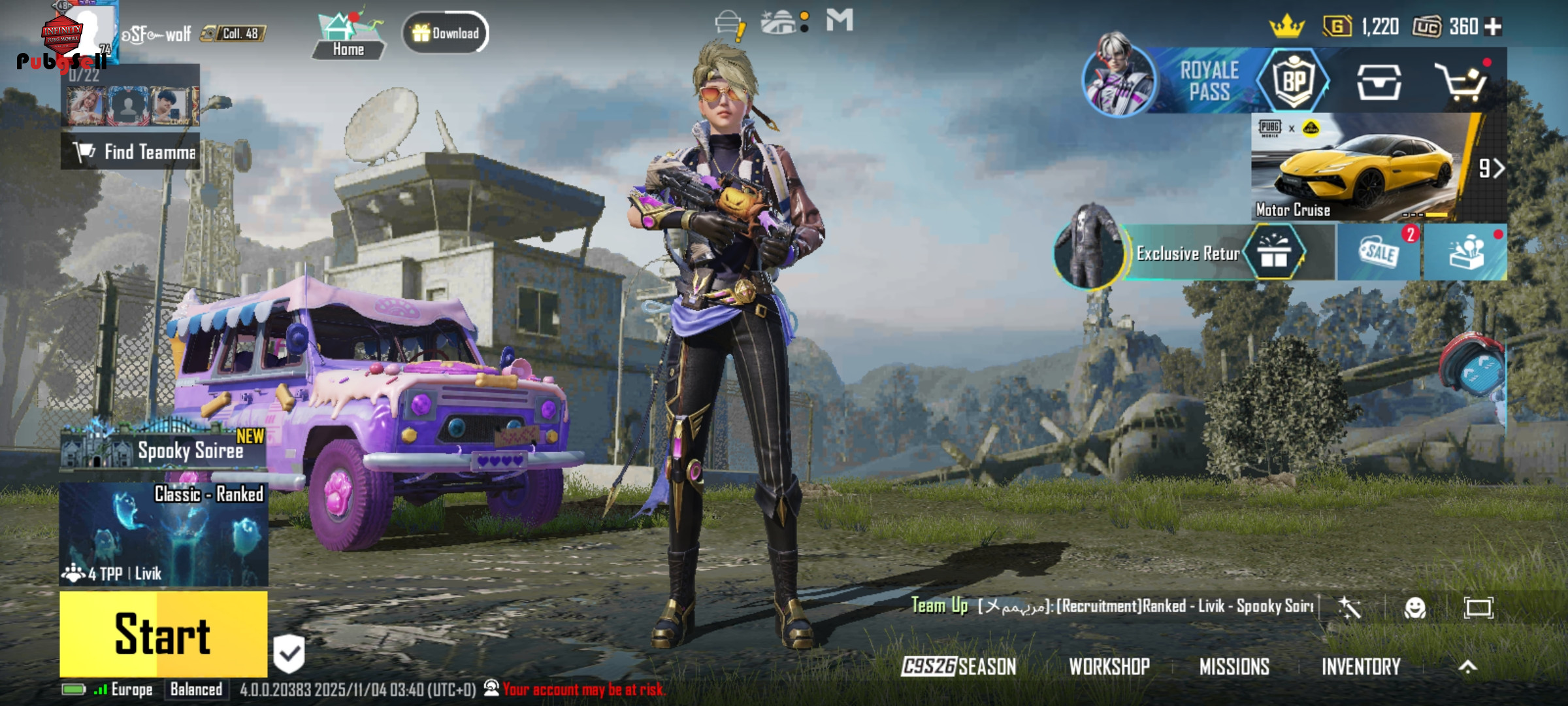1568x706 pixels.
Task: Open the Classic - Ranked mode selector
Action: point(163,534)
